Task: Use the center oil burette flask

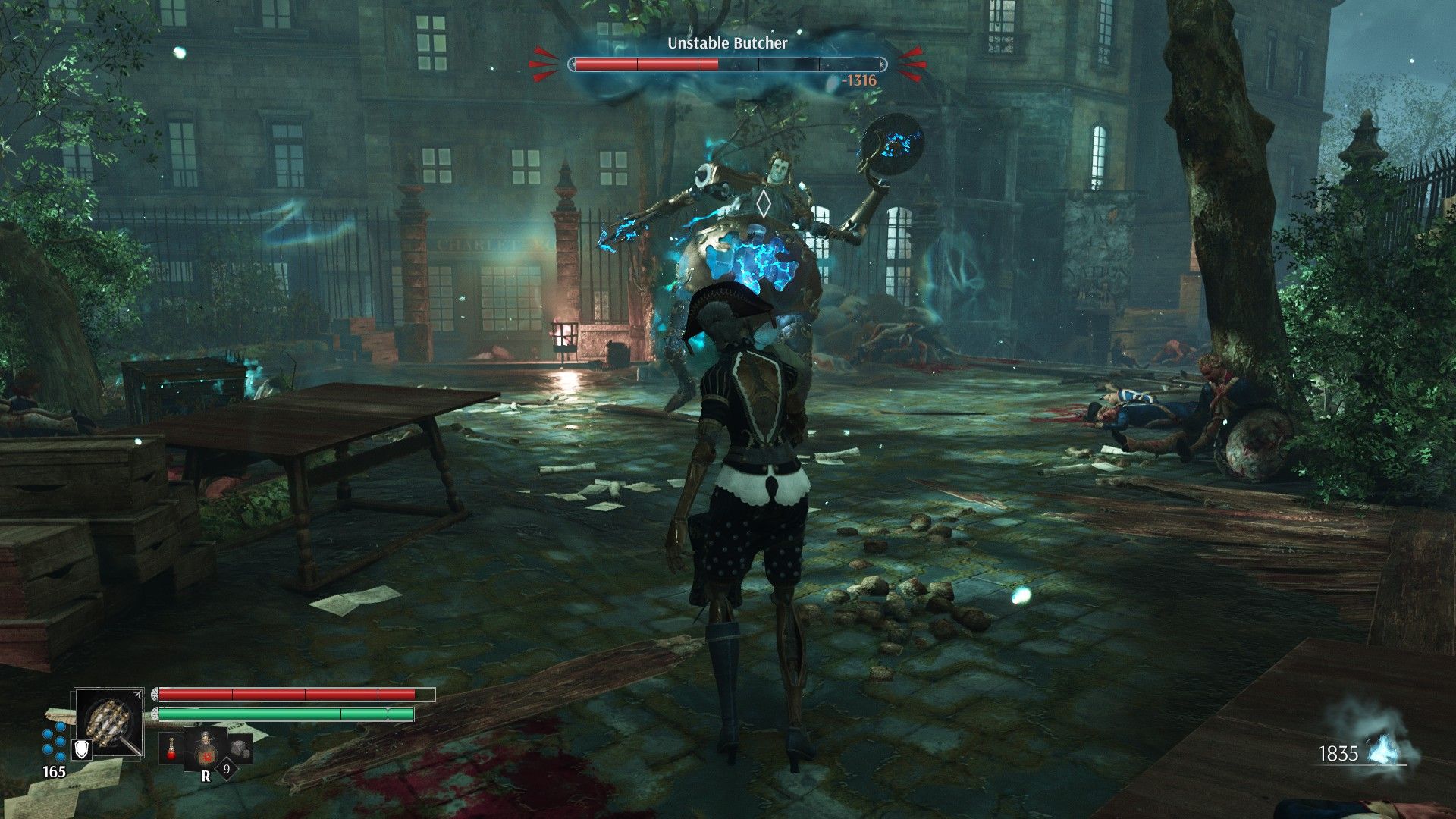Action: (205, 748)
